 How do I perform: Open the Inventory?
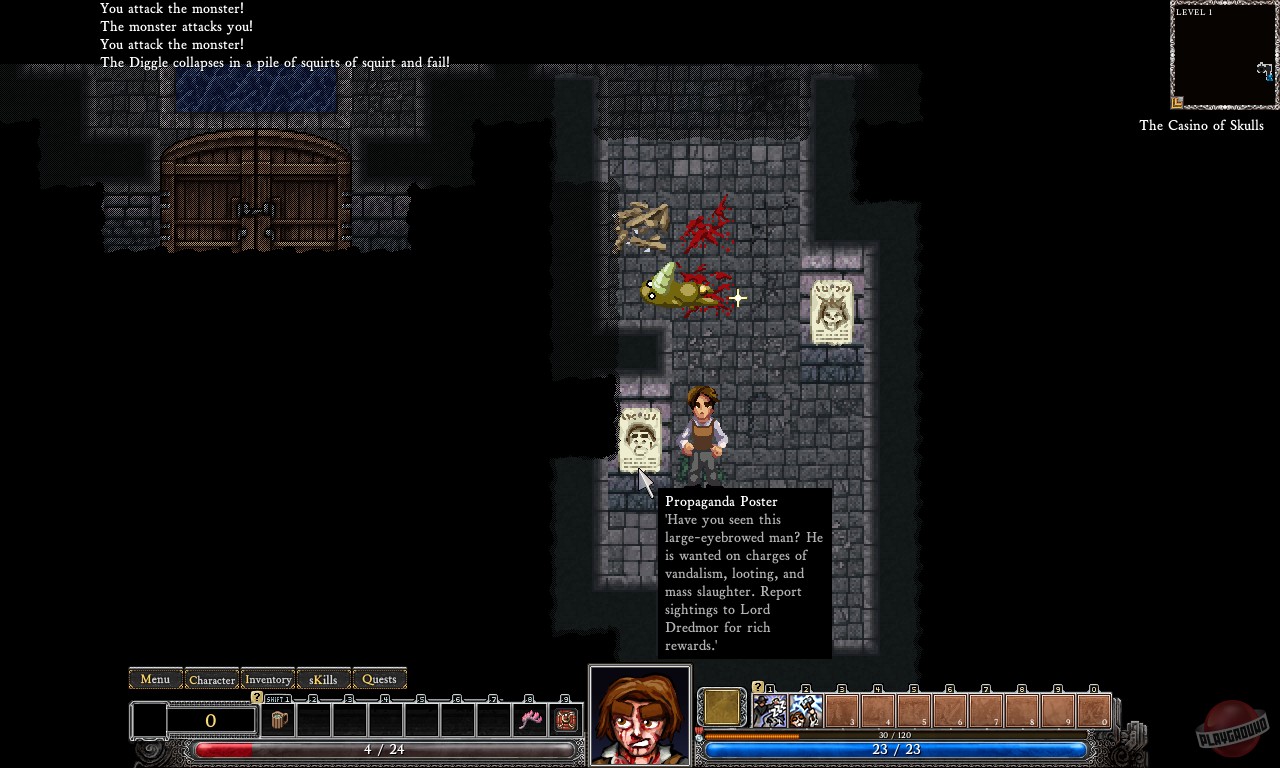[x=267, y=679]
